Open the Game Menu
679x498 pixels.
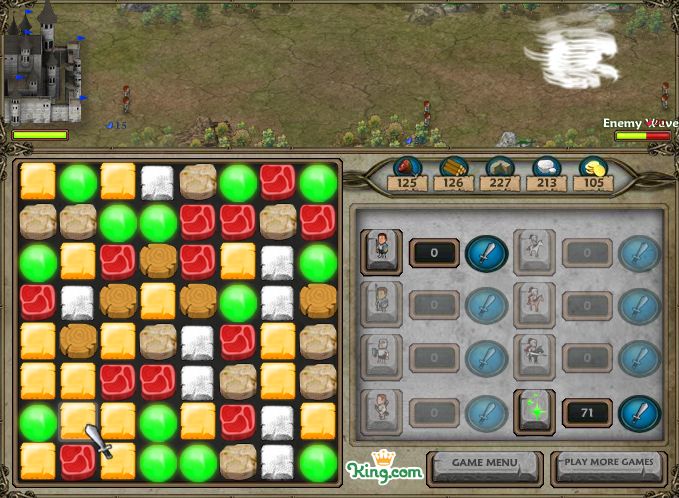click(484, 463)
